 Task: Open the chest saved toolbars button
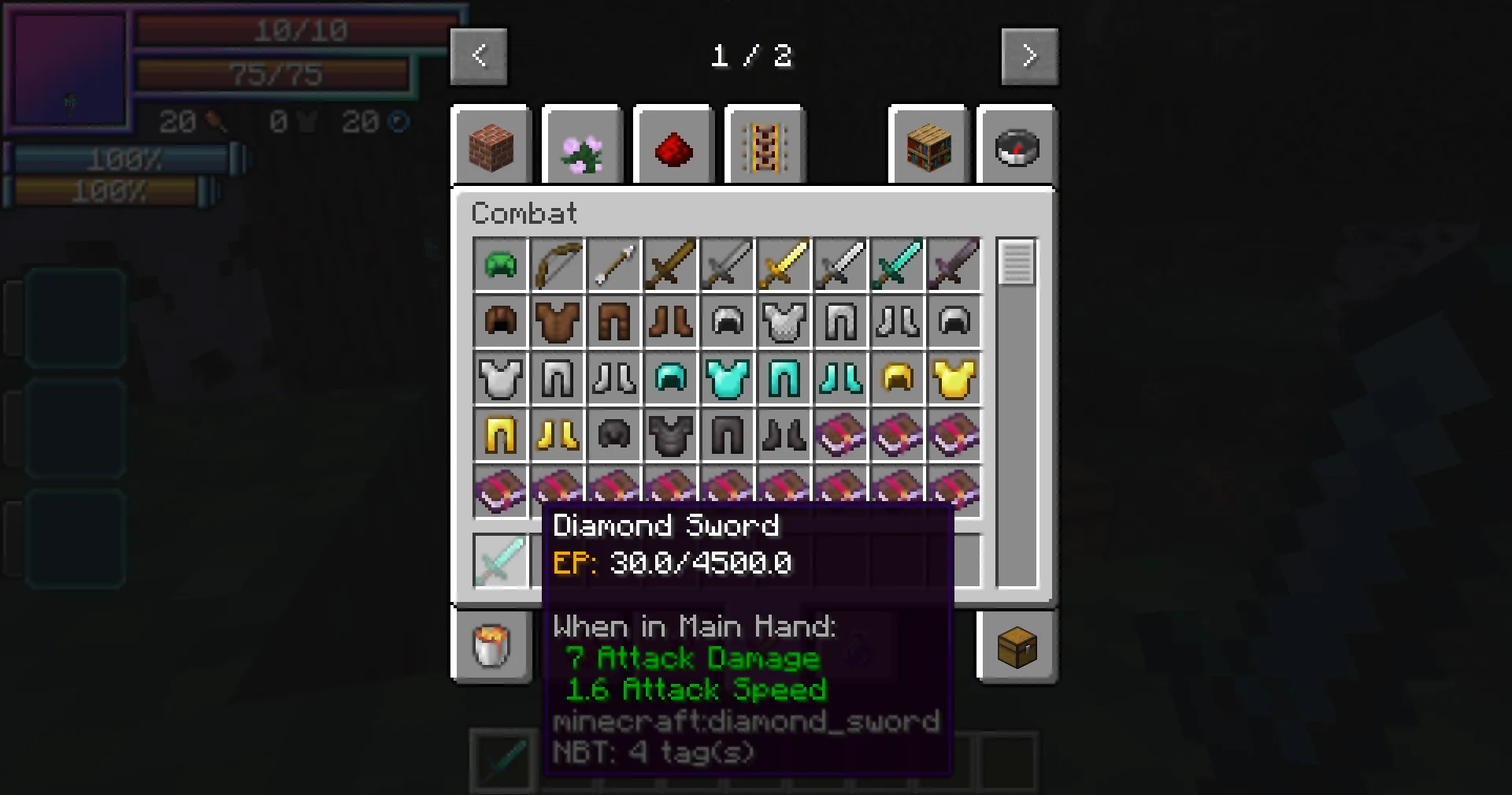(x=1017, y=646)
